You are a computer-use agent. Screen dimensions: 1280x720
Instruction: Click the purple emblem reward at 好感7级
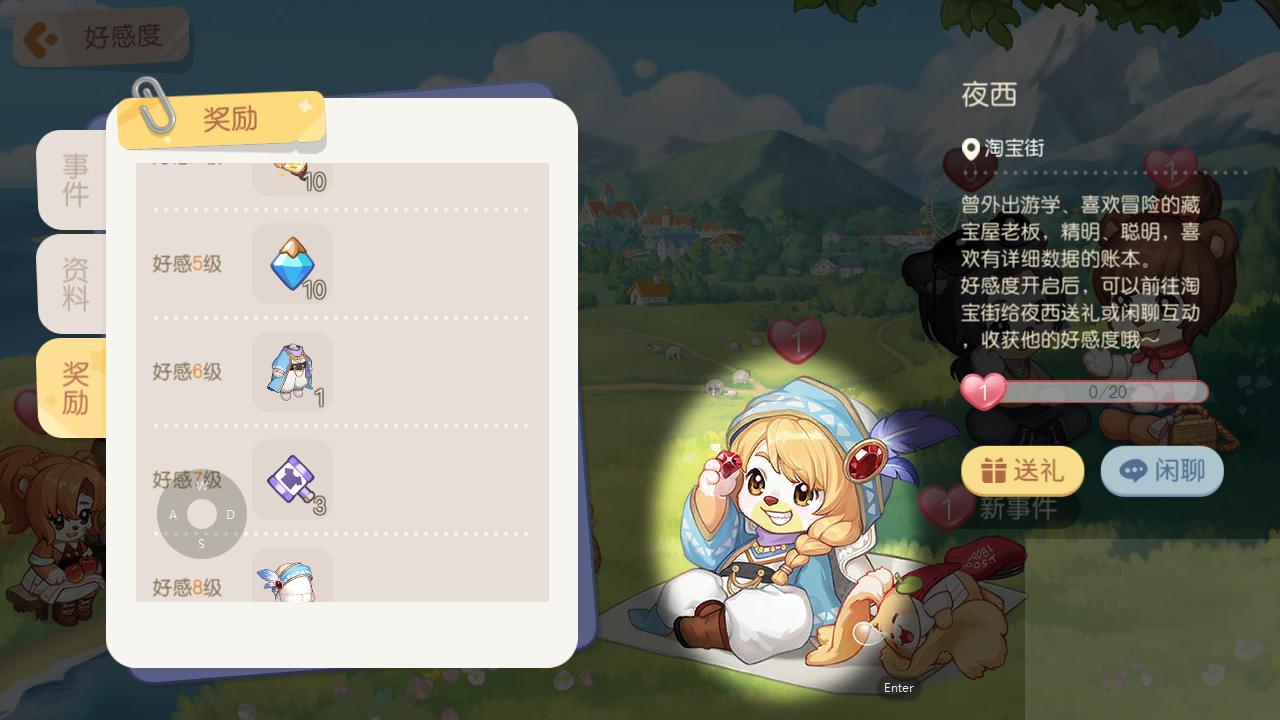point(291,480)
